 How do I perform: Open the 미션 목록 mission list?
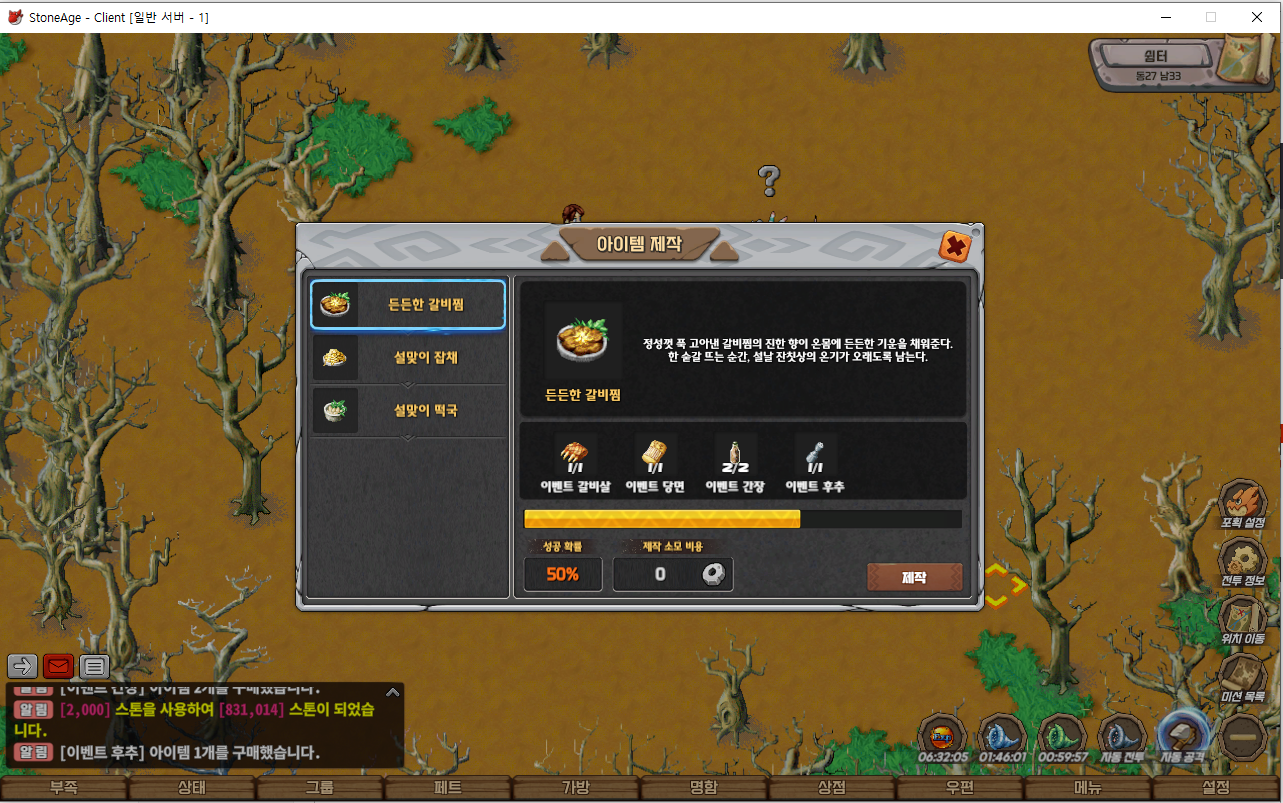point(1243,677)
